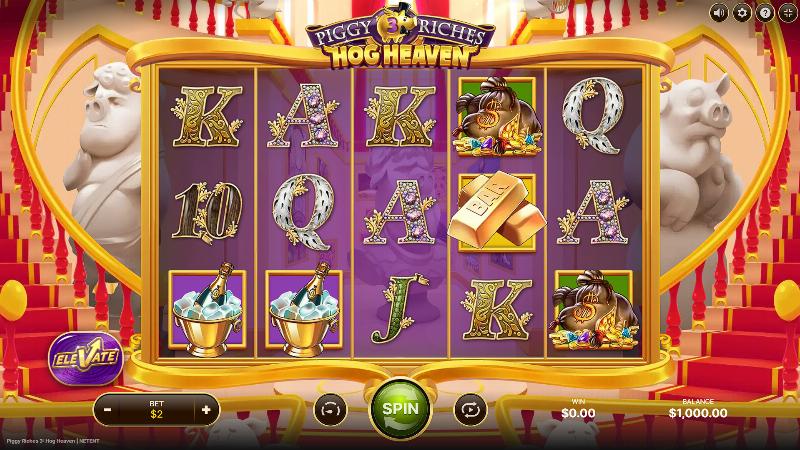Mute the game sound with the speaker icon
The image size is (800, 450).
click(719, 12)
